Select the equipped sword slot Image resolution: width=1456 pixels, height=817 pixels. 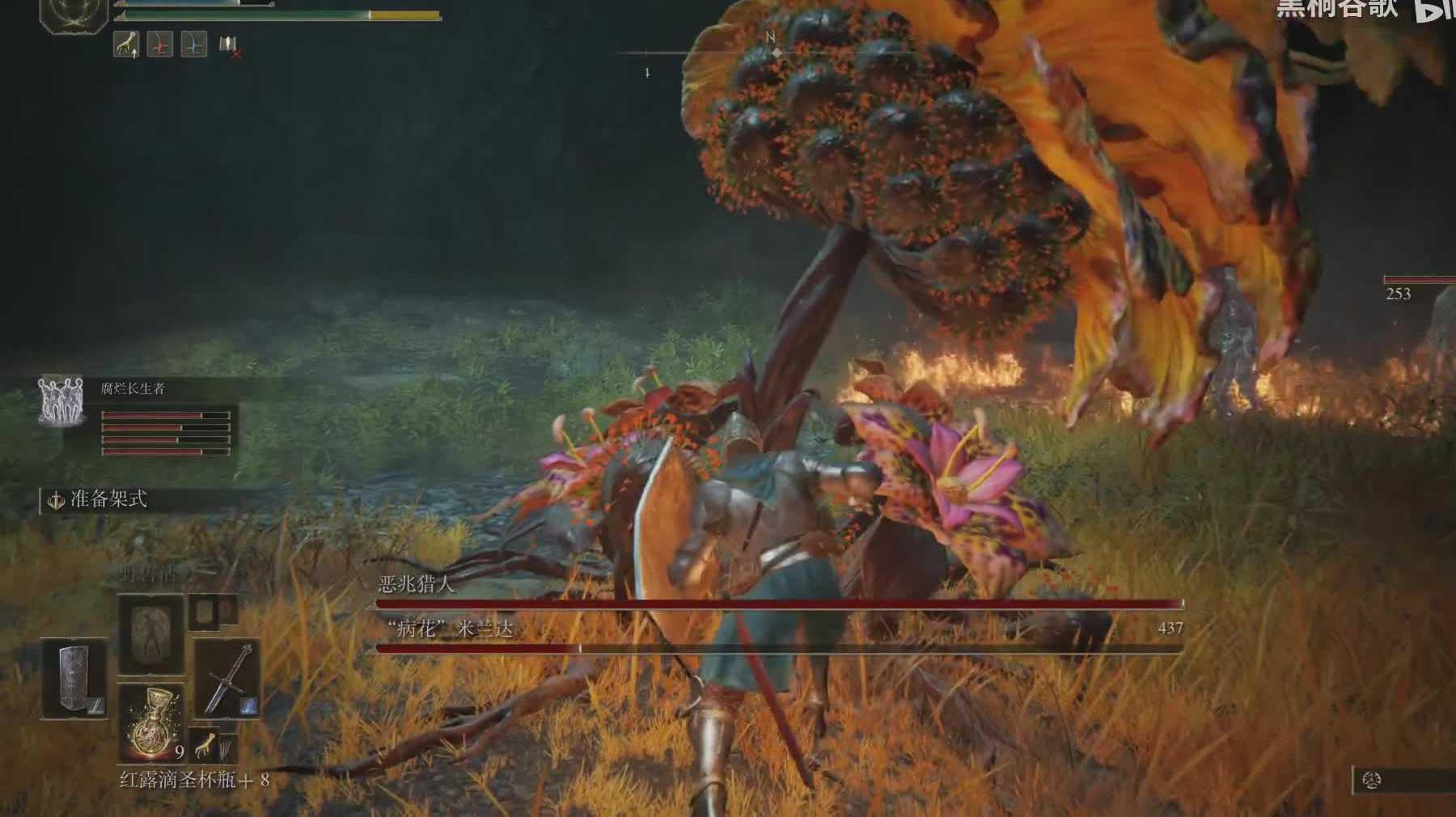tap(227, 678)
